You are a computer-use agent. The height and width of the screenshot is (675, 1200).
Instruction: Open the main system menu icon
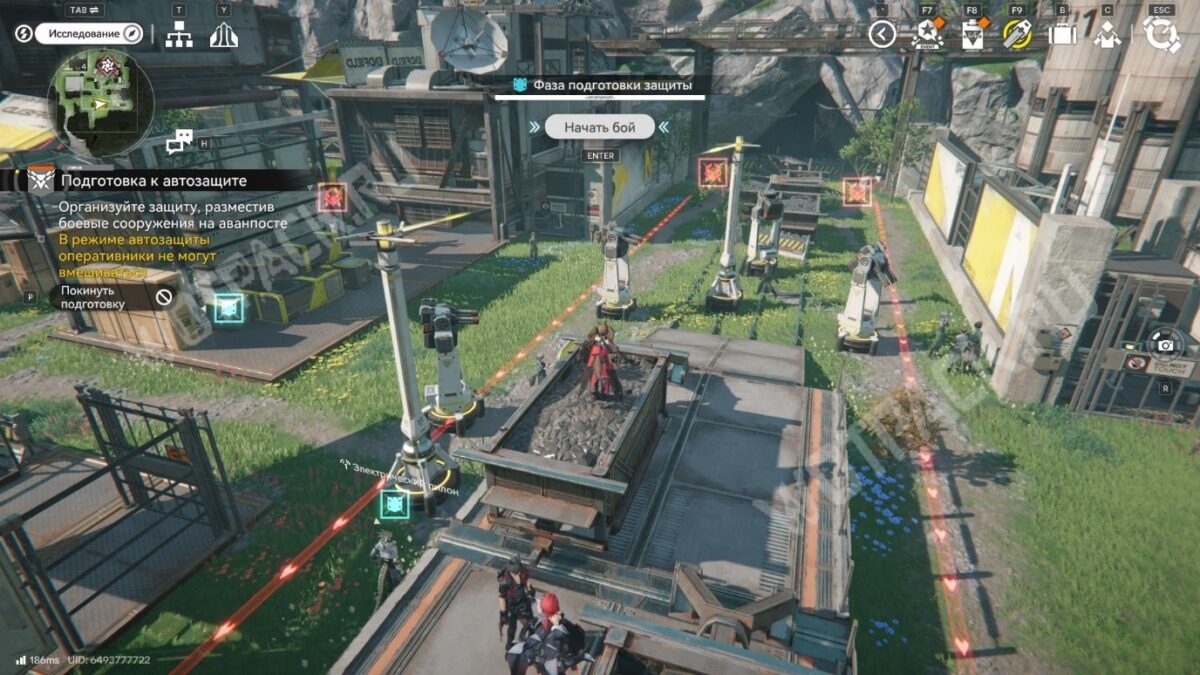(x=1162, y=35)
